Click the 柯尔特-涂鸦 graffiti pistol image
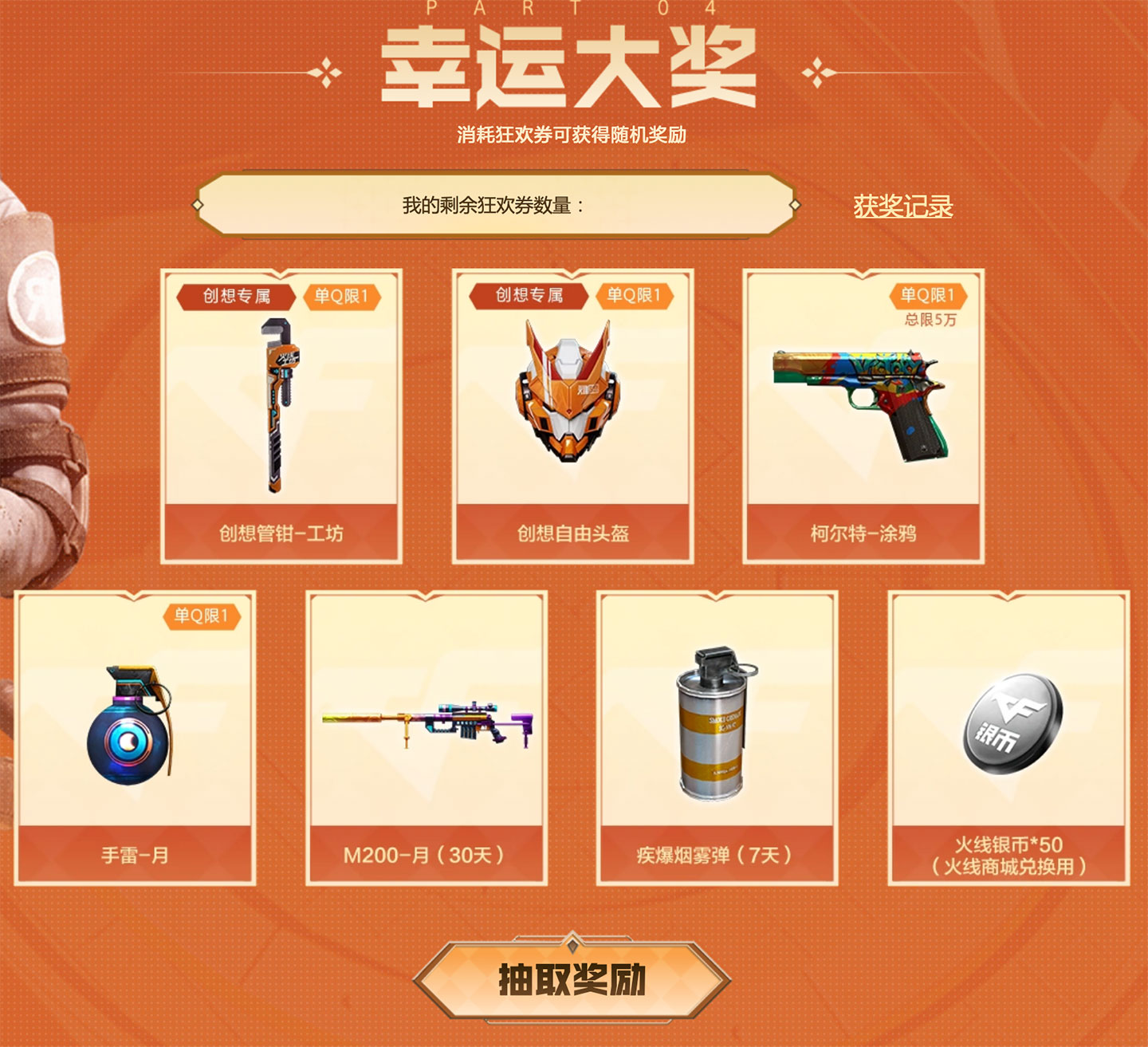This screenshot has height=1047, width=1148. pos(859,403)
